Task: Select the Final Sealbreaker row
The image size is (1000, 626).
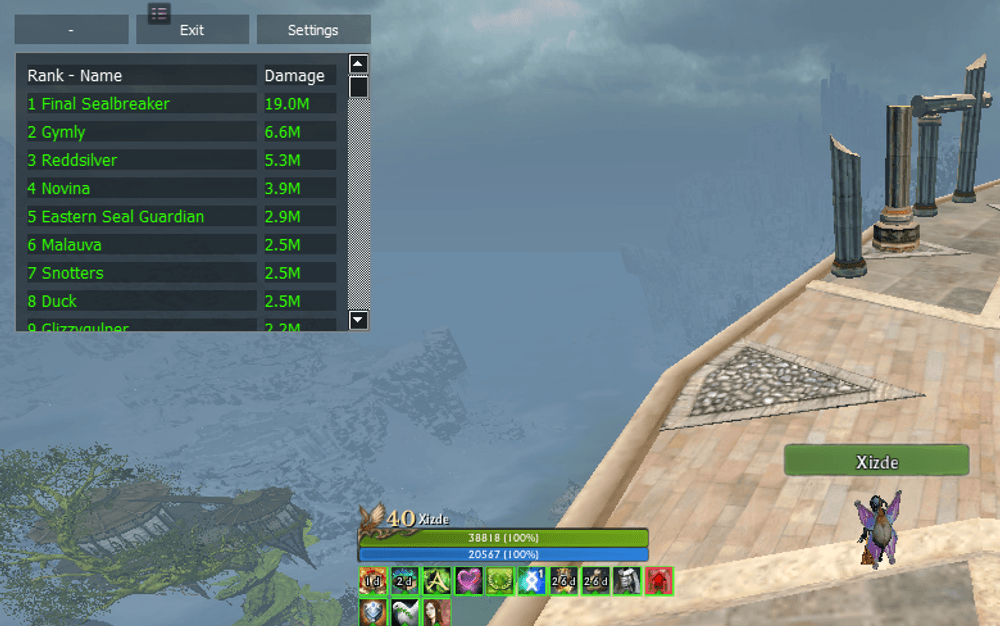Action: coord(141,104)
